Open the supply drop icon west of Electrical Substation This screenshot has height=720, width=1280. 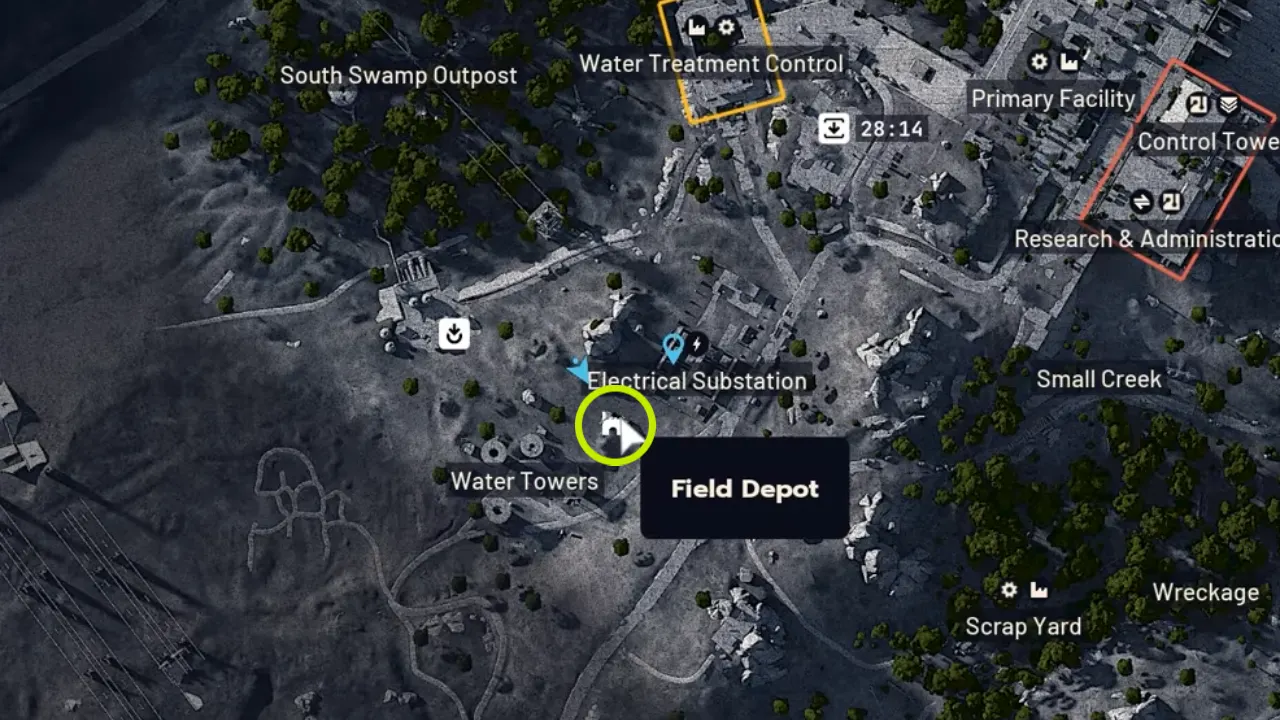(x=452, y=334)
